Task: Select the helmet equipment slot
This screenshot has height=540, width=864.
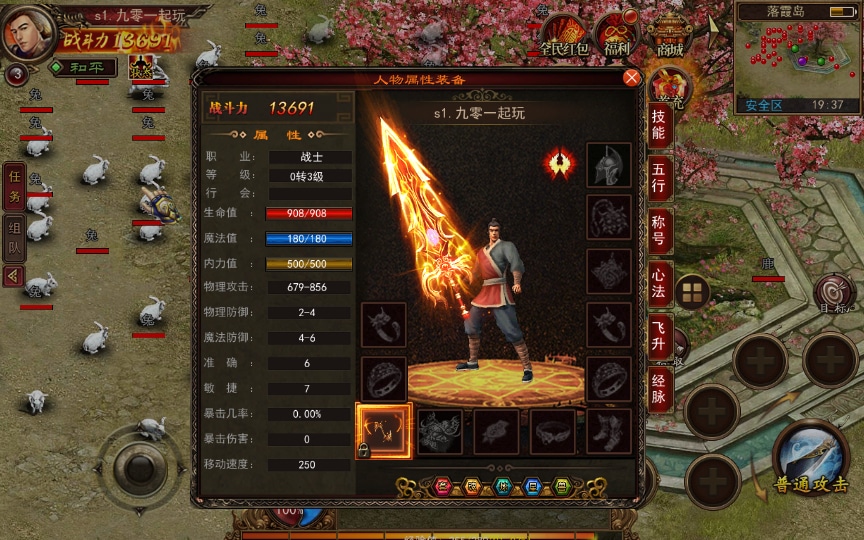Action: click(x=608, y=165)
